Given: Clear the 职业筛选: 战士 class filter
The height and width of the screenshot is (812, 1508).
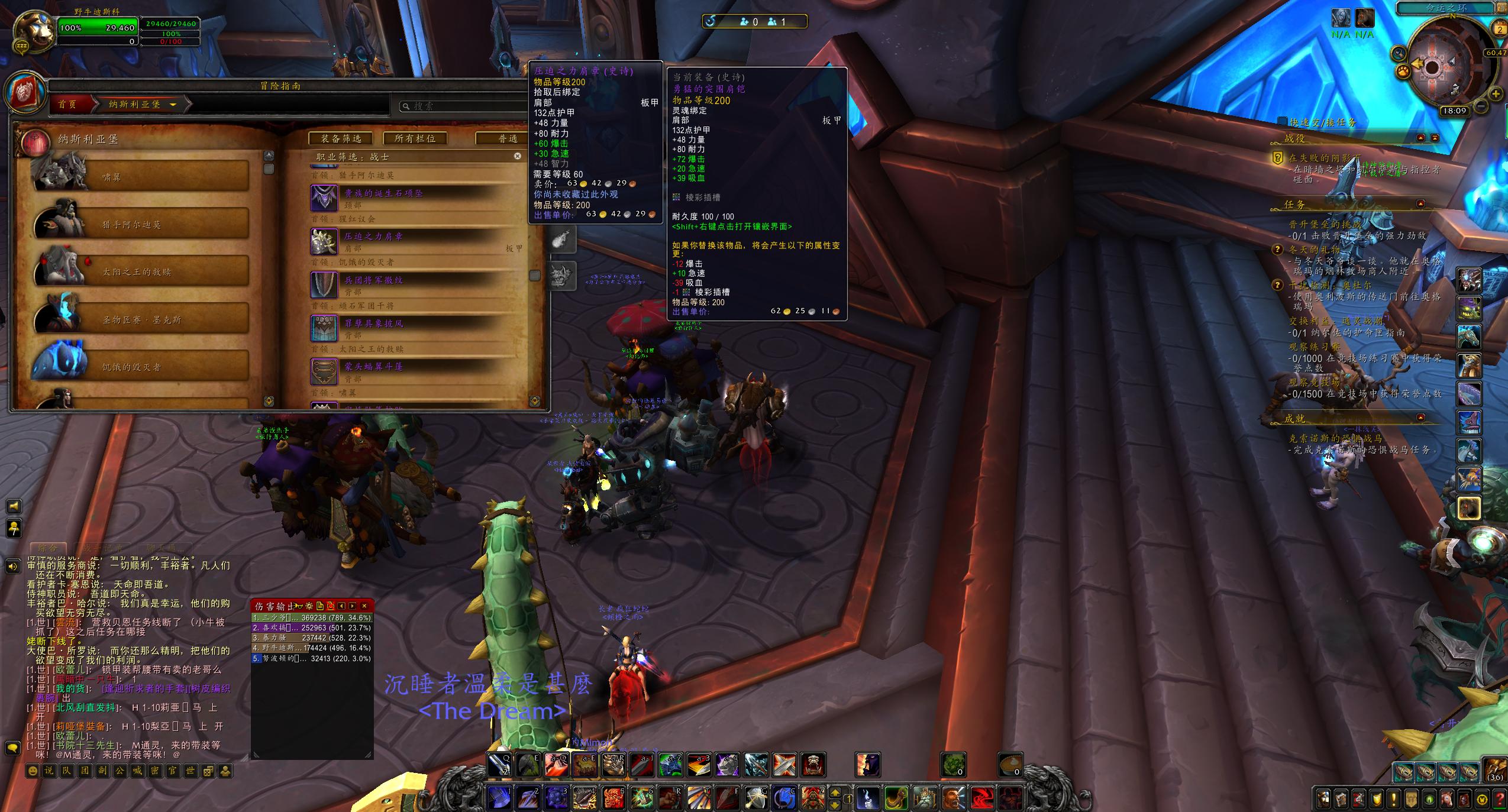Looking at the screenshot, I should pos(518,156).
